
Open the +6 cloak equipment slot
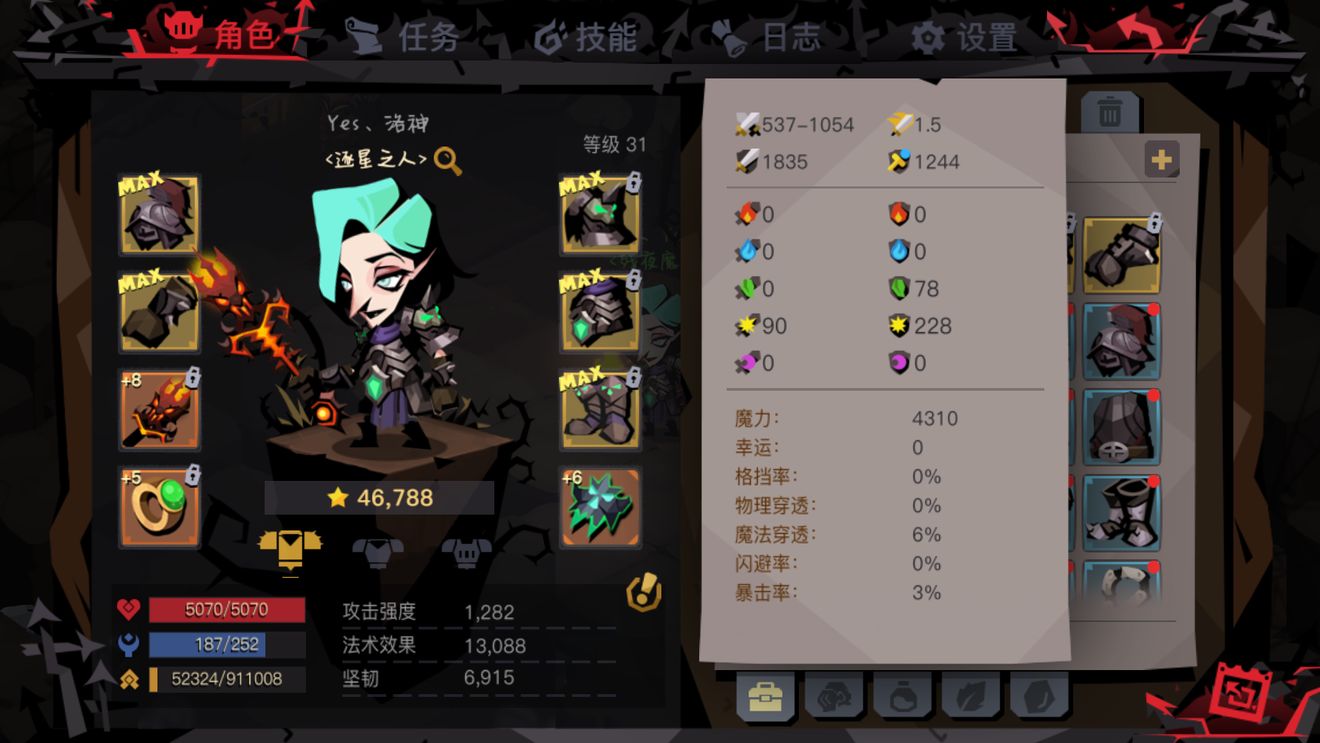tap(600, 506)
